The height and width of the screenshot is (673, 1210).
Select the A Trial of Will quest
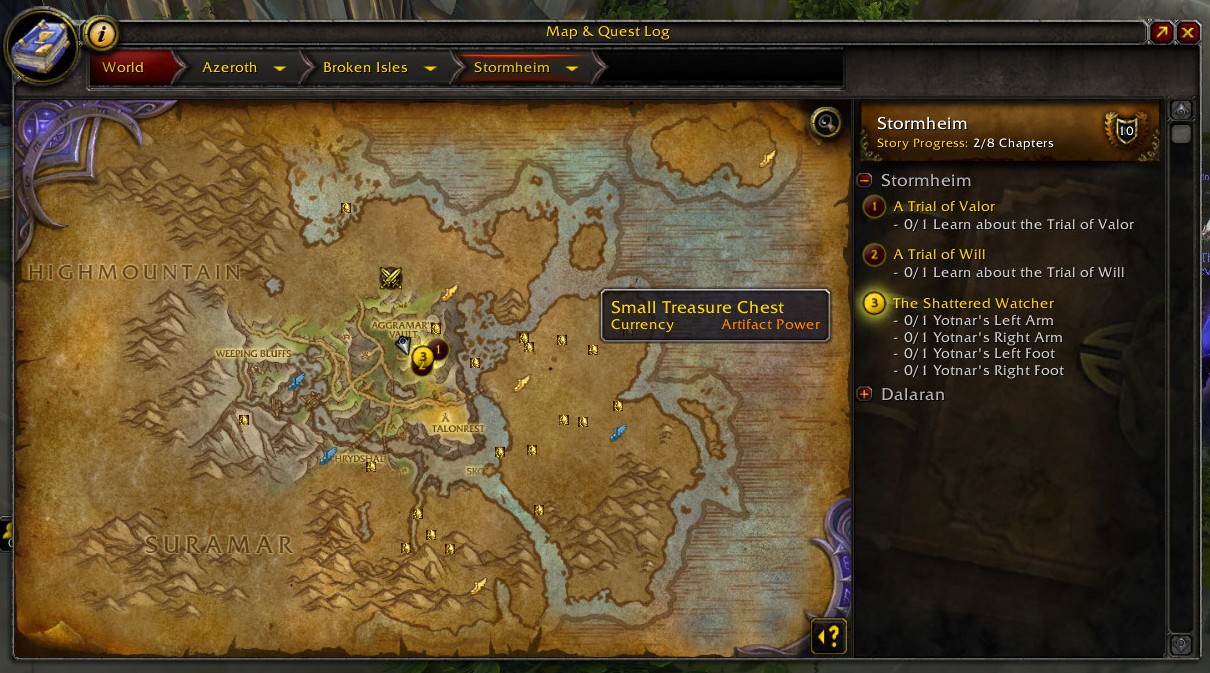[x=939, y=255]
